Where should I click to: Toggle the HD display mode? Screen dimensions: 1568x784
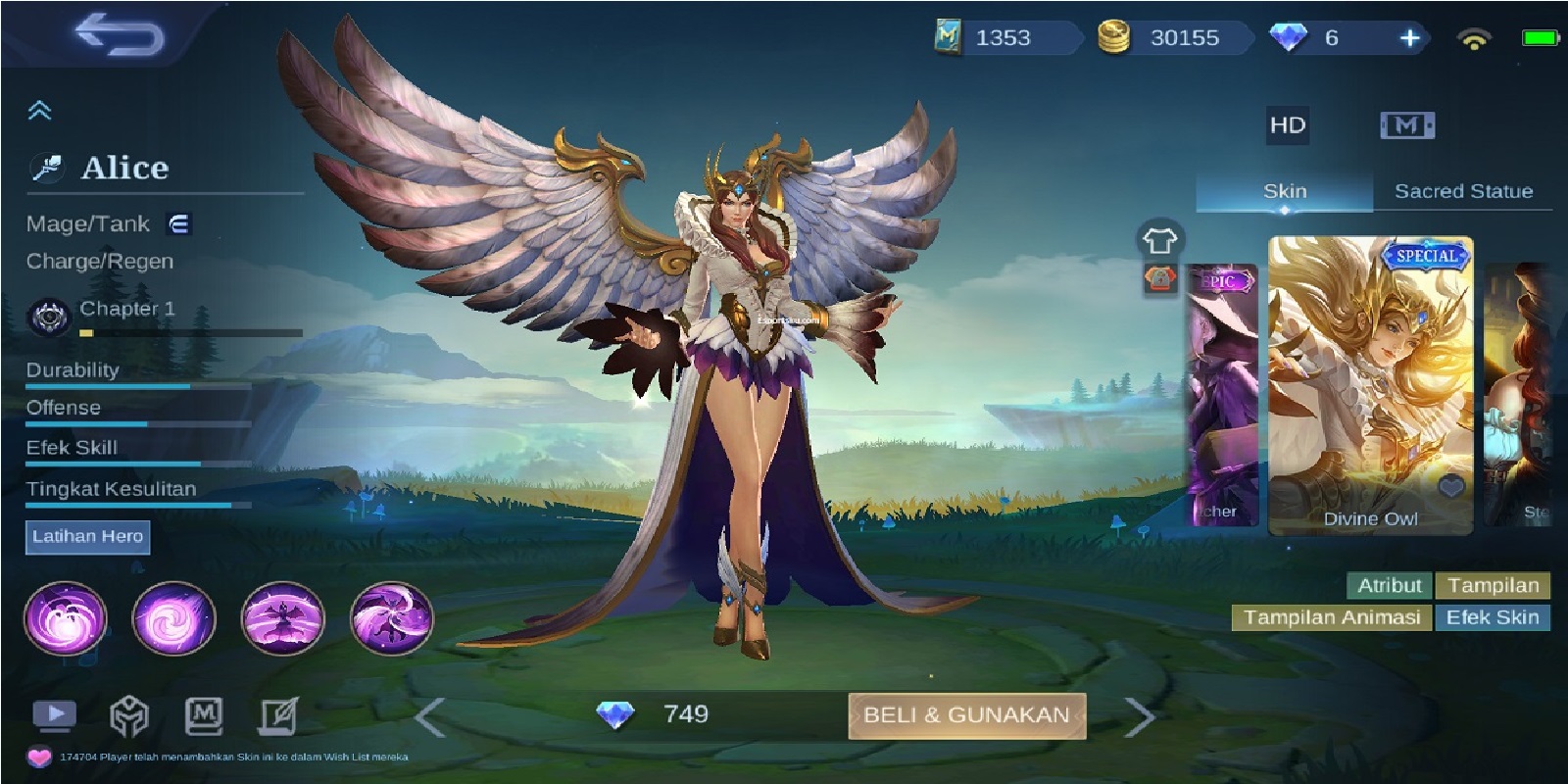pyautogui.click(x=1287, y=125)
